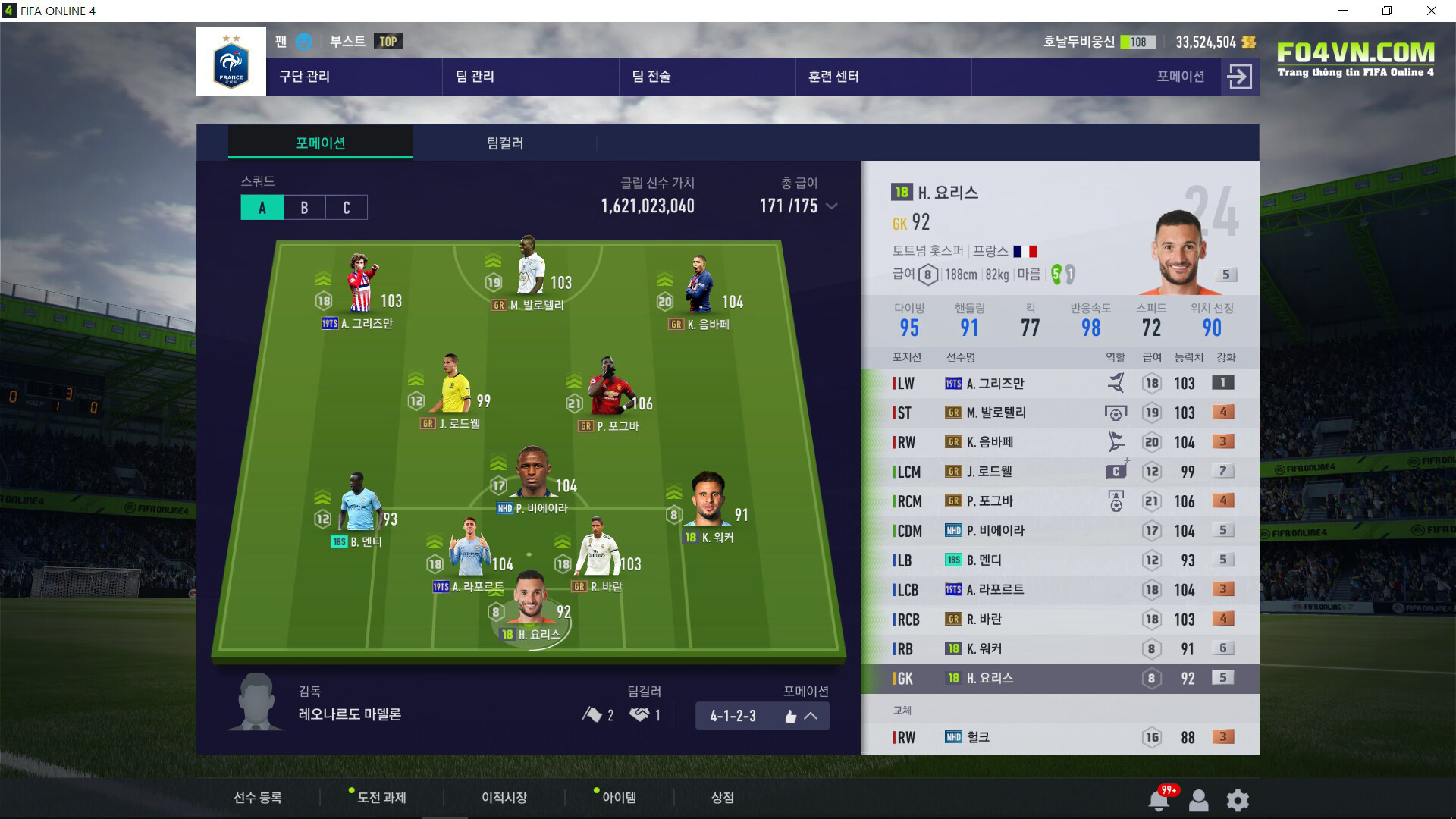Click the exit arrow icon beside 포메이션
Screen dimensions: 1456x819
coord(1239,77)
